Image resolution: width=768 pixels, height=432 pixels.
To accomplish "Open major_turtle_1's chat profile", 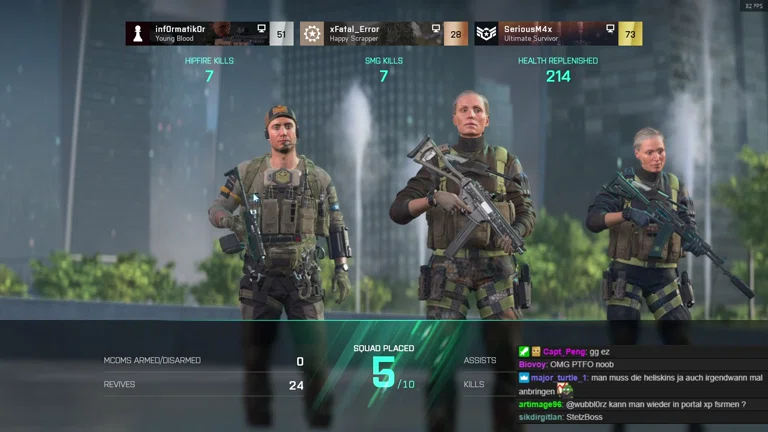I will coord(559,378).
